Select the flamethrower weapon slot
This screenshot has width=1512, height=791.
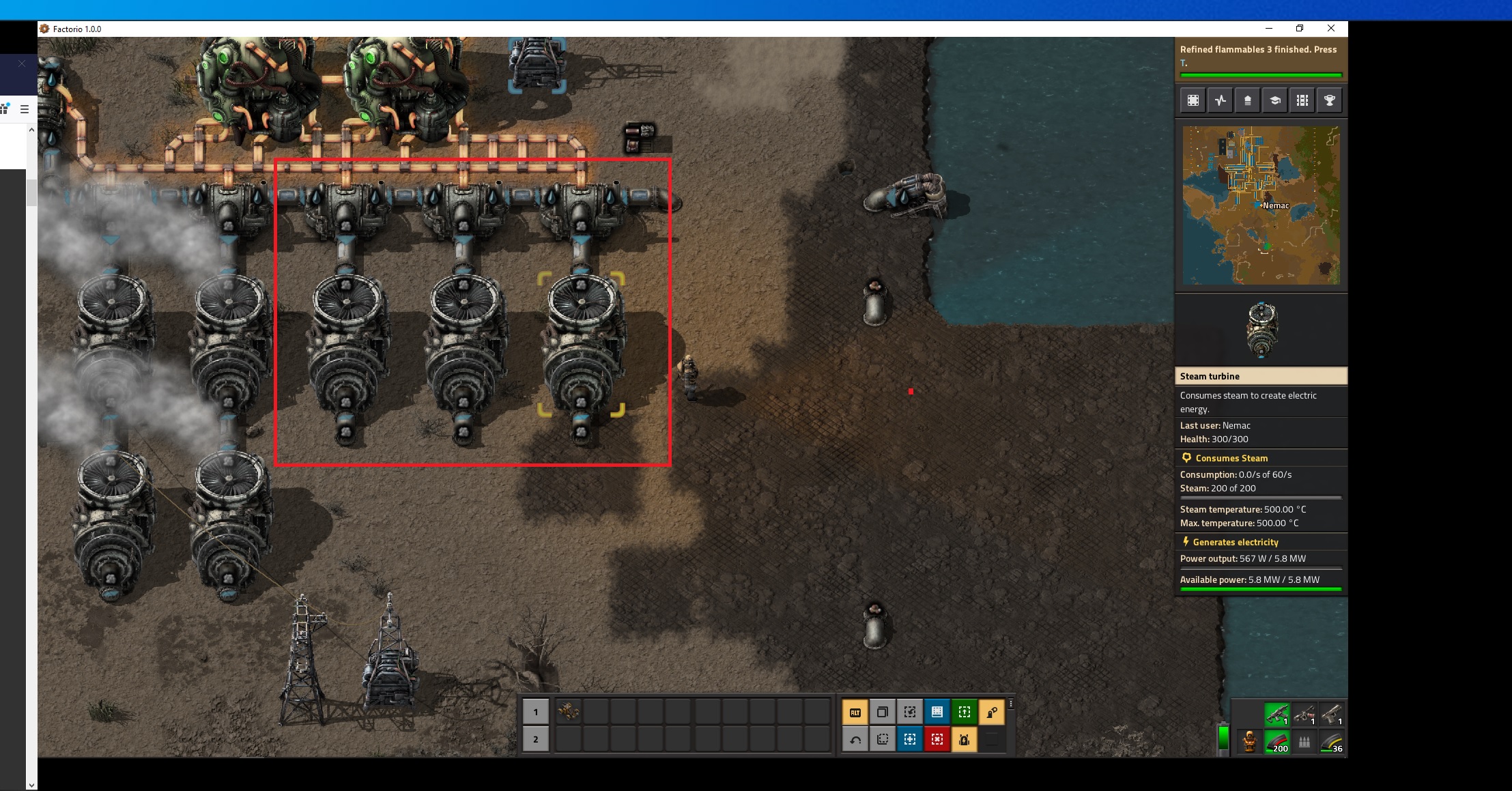click(1304, 715)
